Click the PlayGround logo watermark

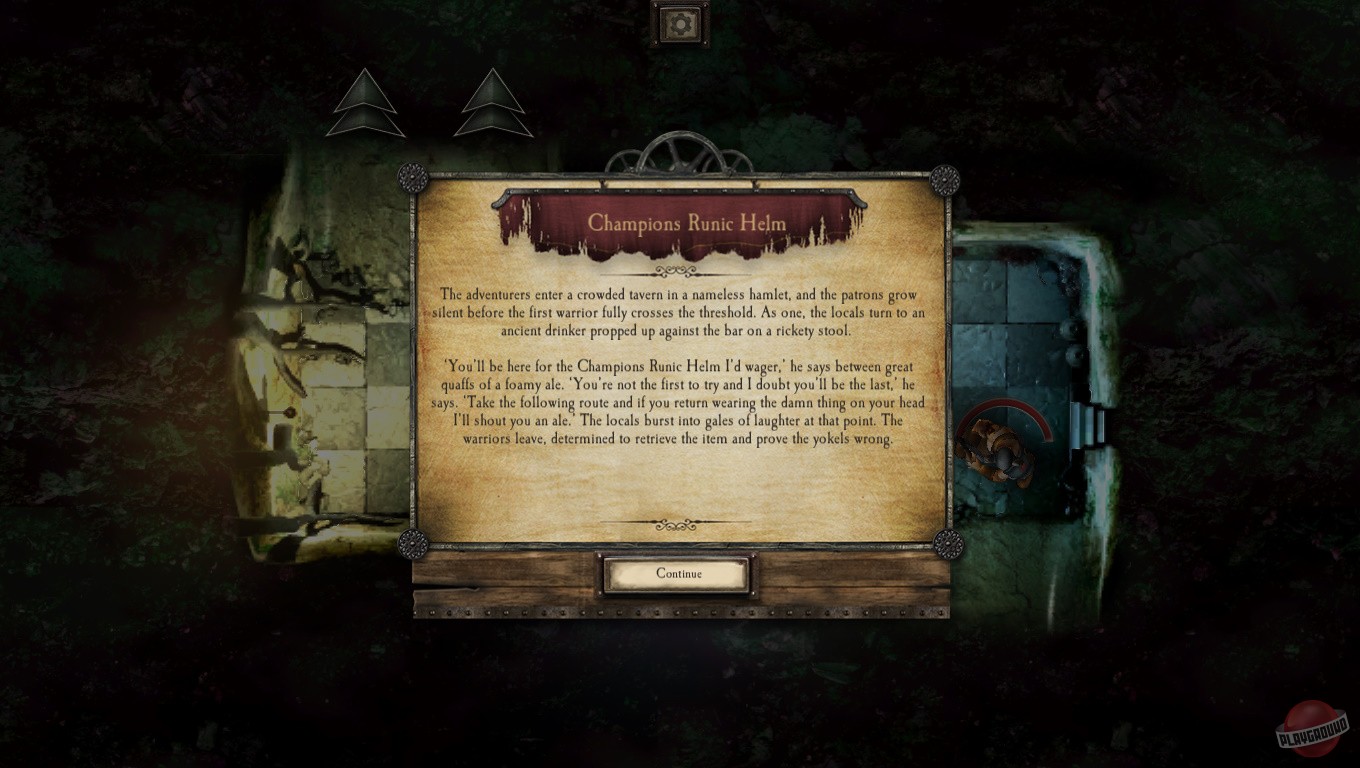point(1312,726)
